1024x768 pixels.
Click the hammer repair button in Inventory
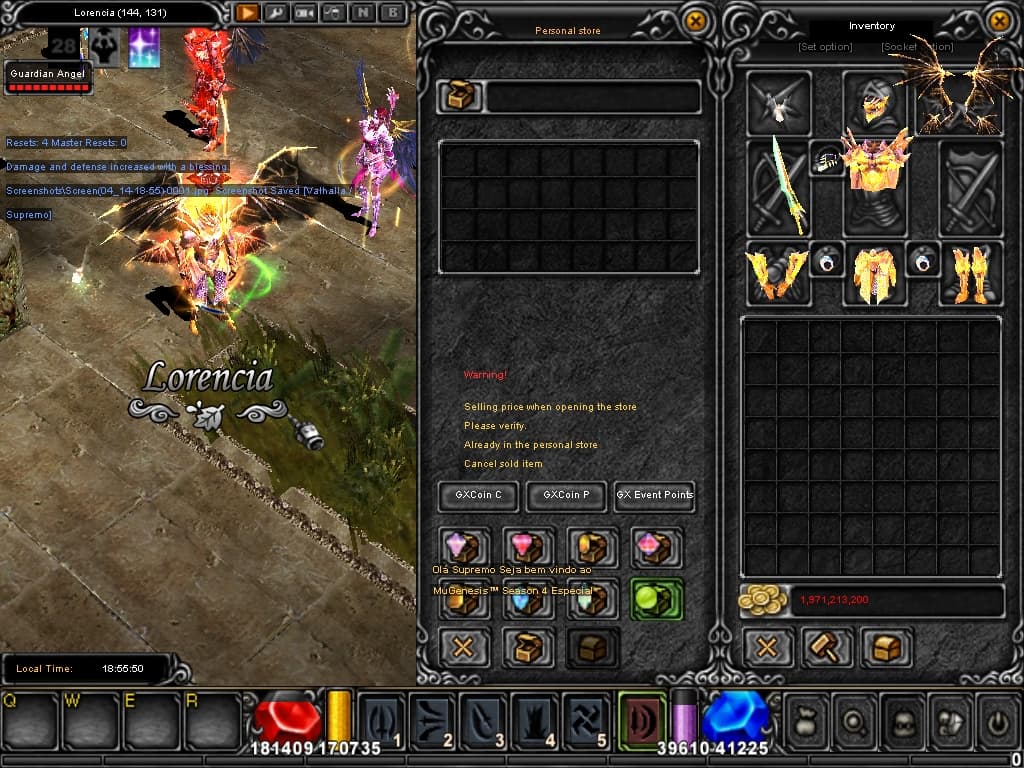(x=828, y=647)
